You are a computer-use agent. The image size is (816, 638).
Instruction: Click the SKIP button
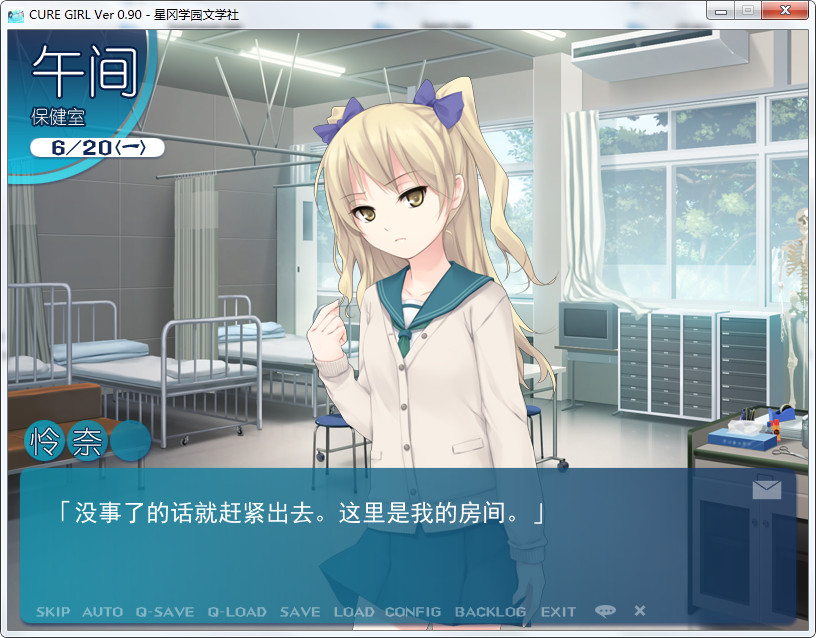tap(53, 611)
